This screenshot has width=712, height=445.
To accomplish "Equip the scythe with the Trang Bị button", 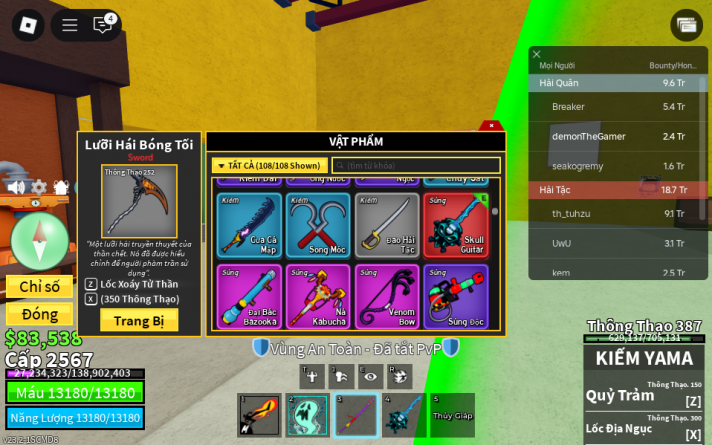I will tap(139, 320).
